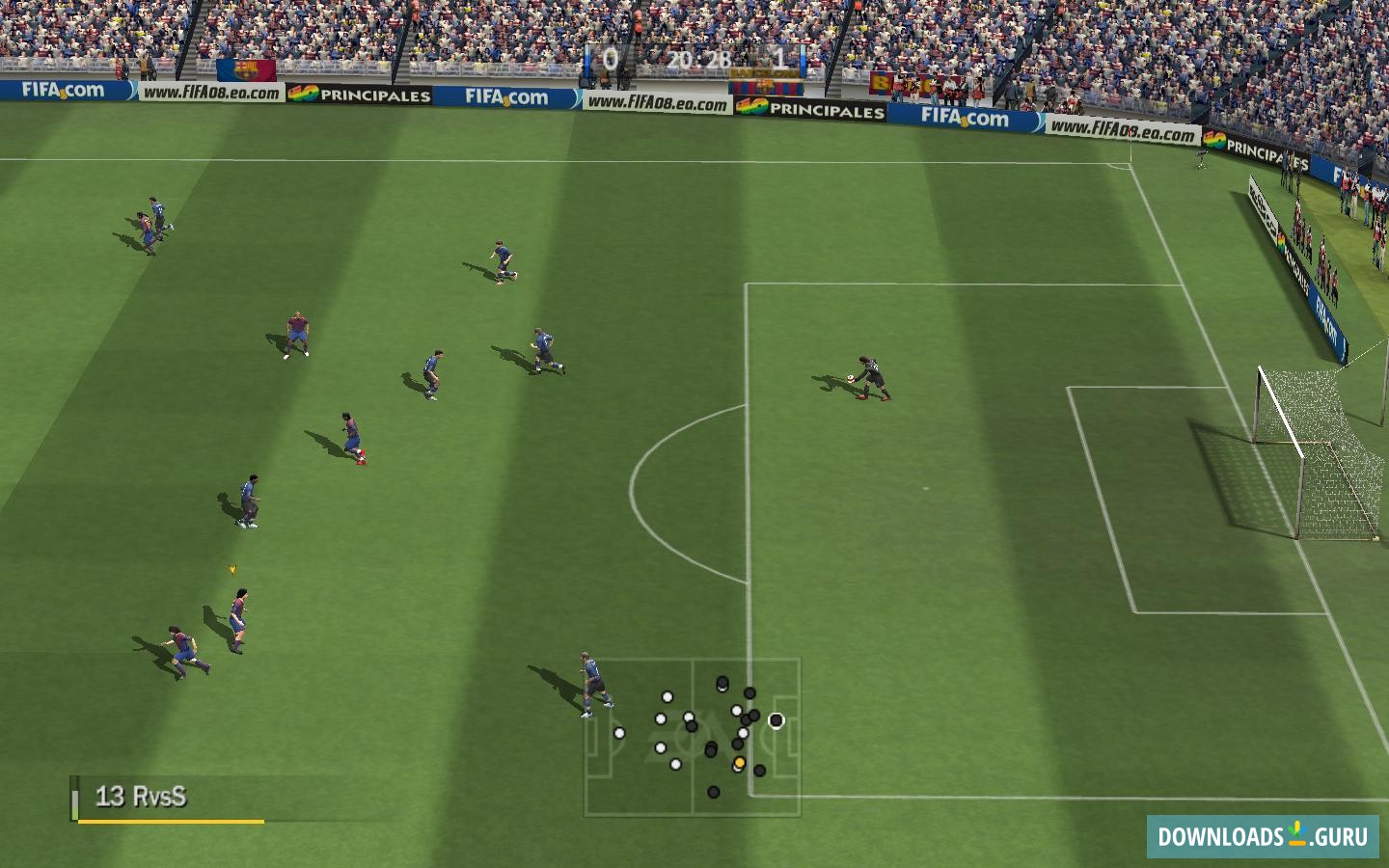Image resolution: width=1389 pixels, height=868 pixels.
Task: Select the scoreboard clock at the top
Action: coord(699,58)
